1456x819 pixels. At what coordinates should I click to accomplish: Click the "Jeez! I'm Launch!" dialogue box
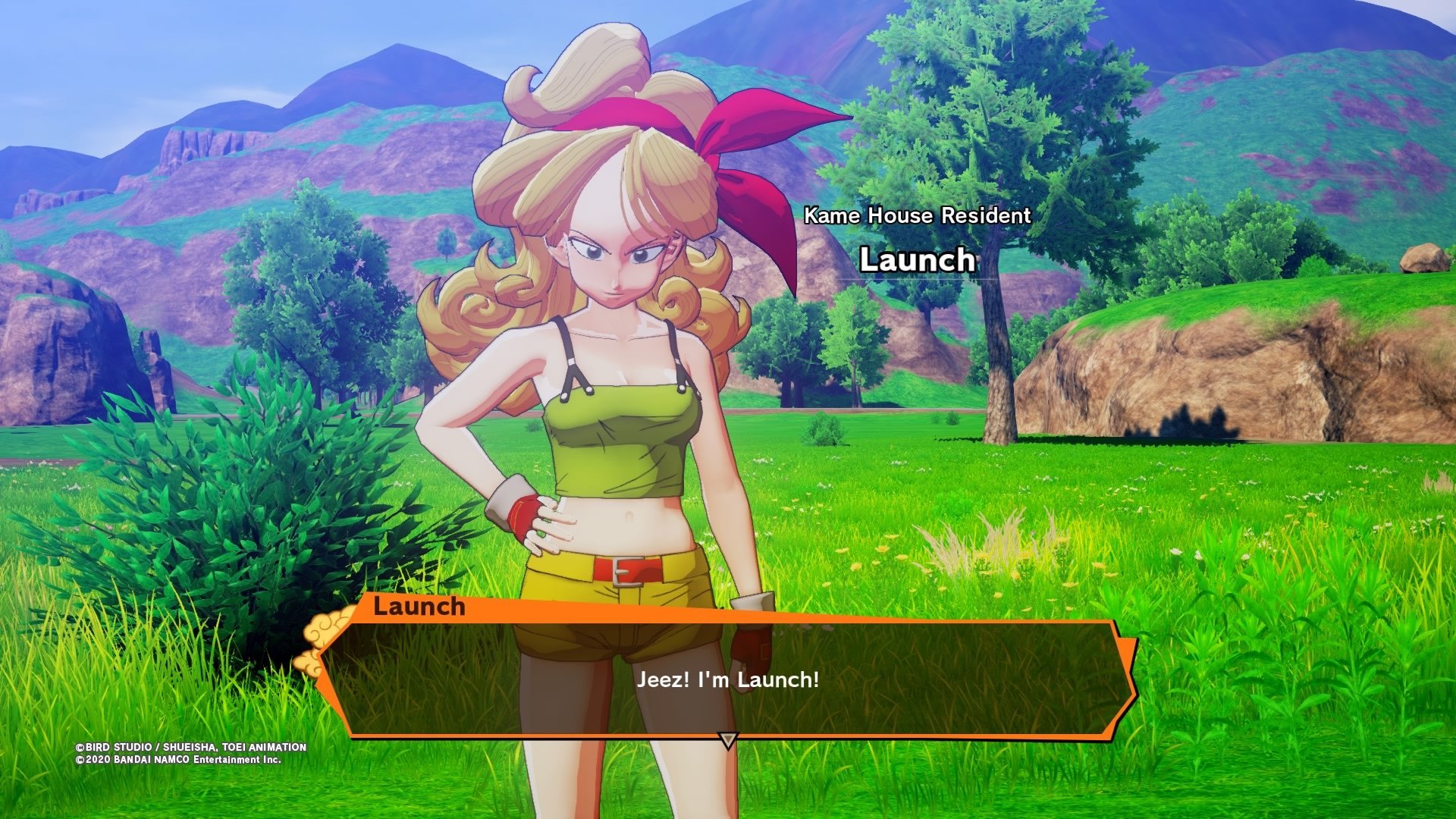coord(728,679)
